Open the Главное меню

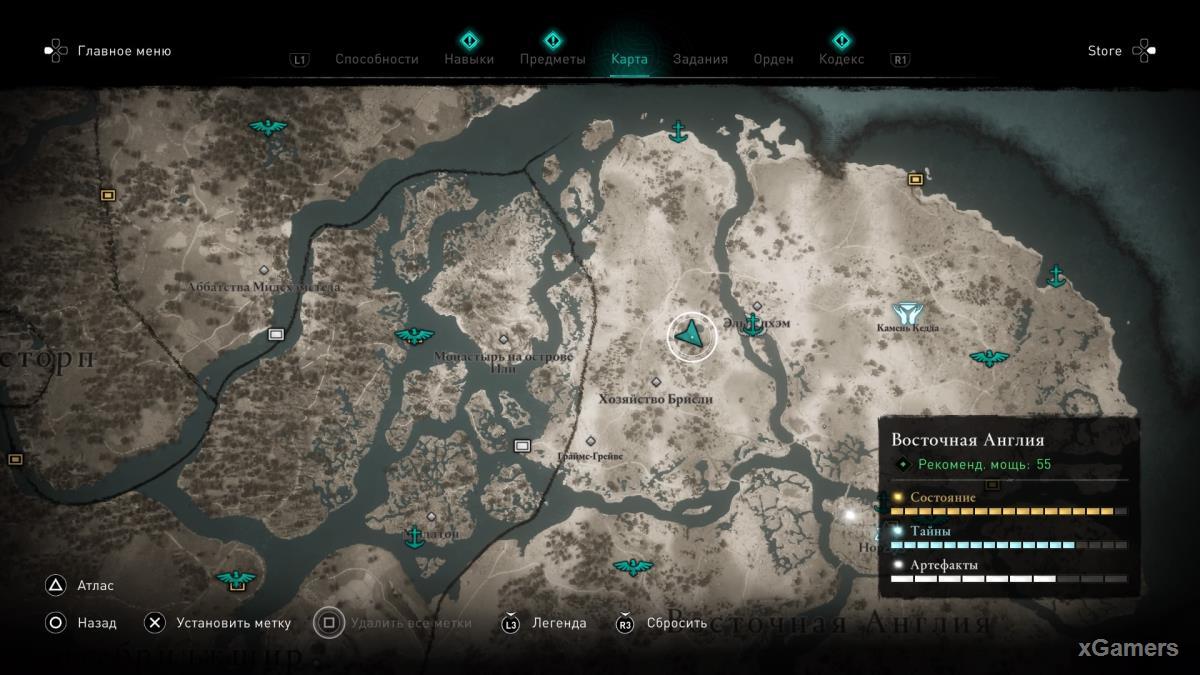[124, 51]
